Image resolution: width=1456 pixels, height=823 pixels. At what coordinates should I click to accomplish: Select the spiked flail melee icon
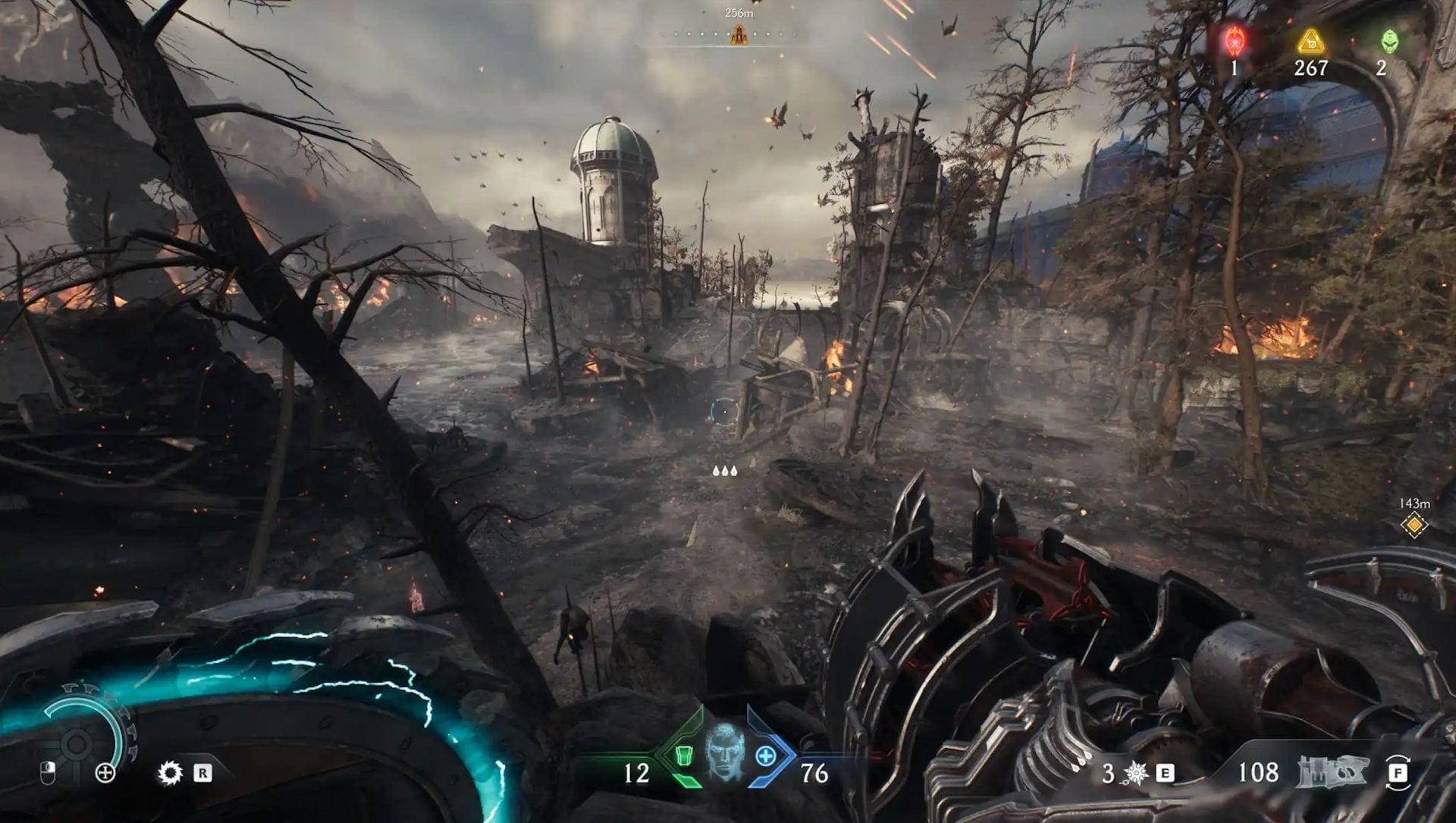(1135, 773)
